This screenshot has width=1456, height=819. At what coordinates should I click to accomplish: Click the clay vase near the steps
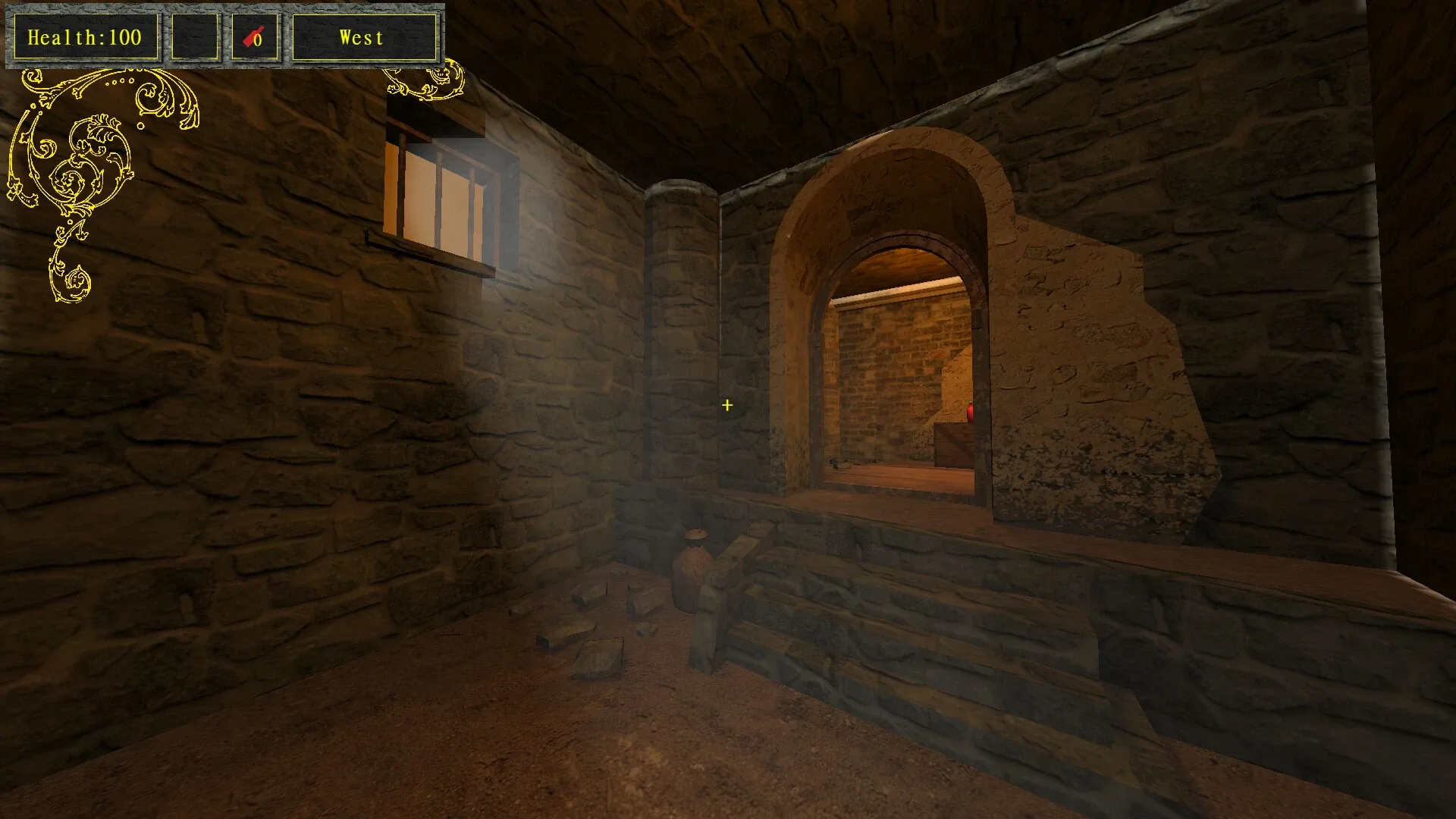(x=694, y=569)
